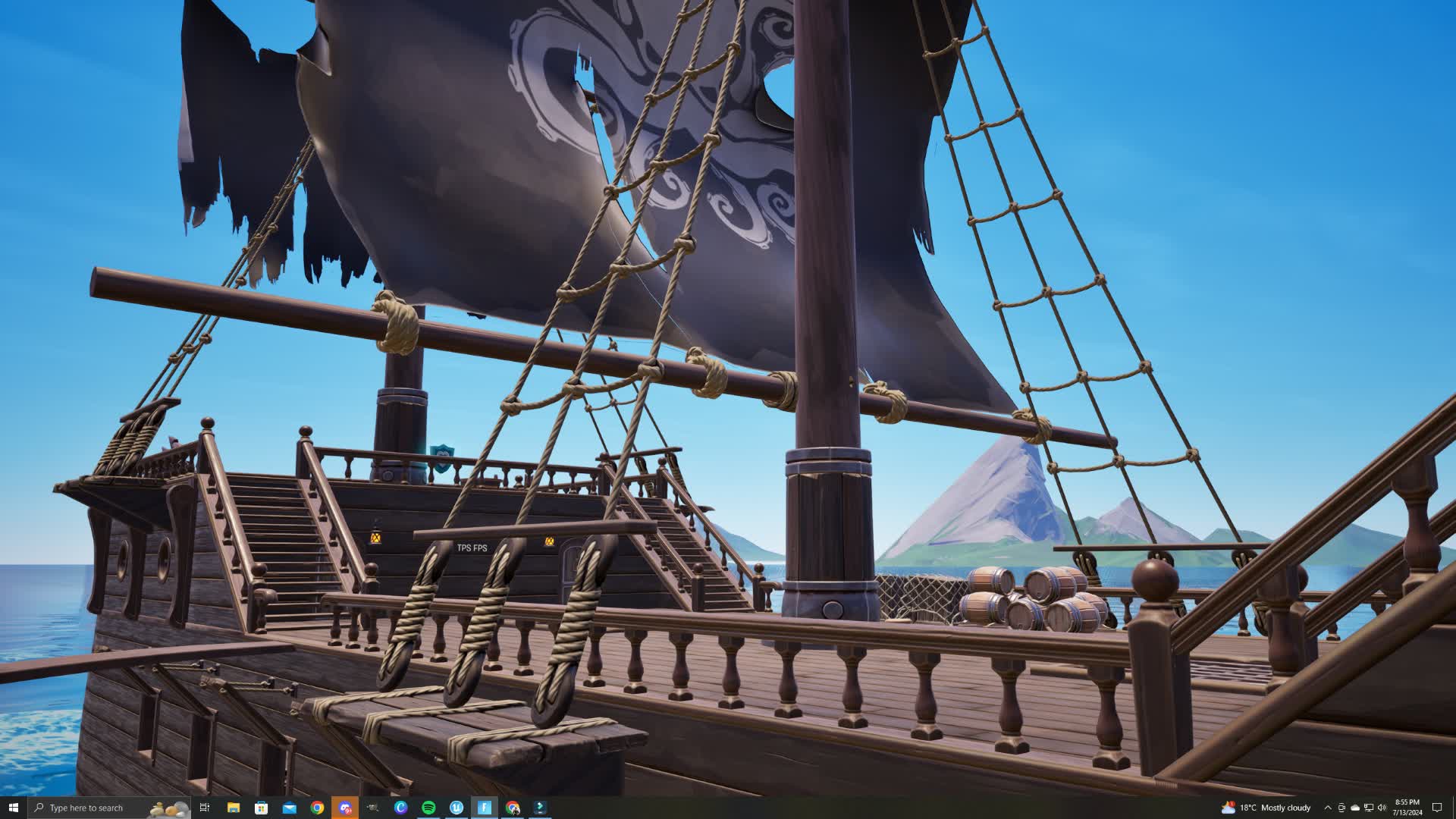The image size is (1456, 819).
Task: Open Unreal Engine from the taskbar
Action: (457, 808)
